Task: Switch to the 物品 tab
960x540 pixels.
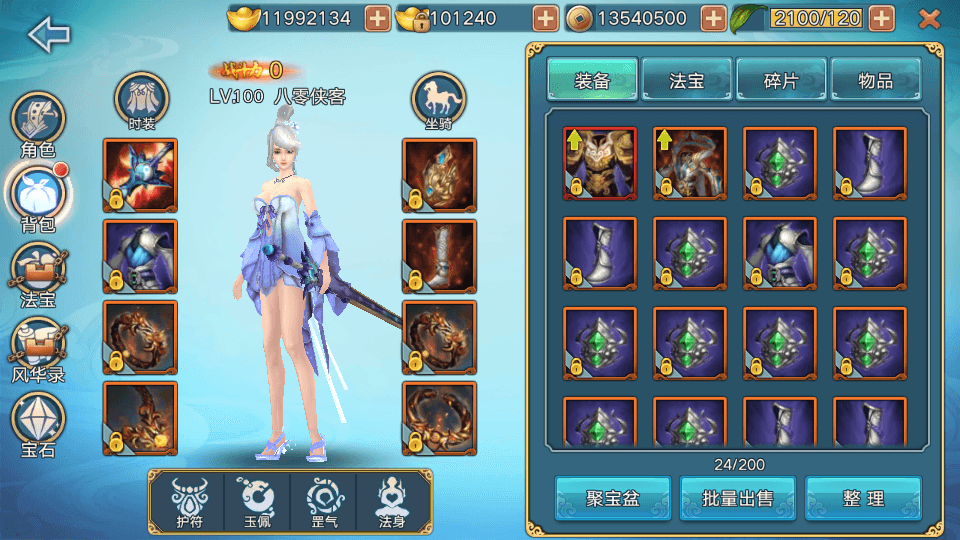Action: (x=875, y=81)
